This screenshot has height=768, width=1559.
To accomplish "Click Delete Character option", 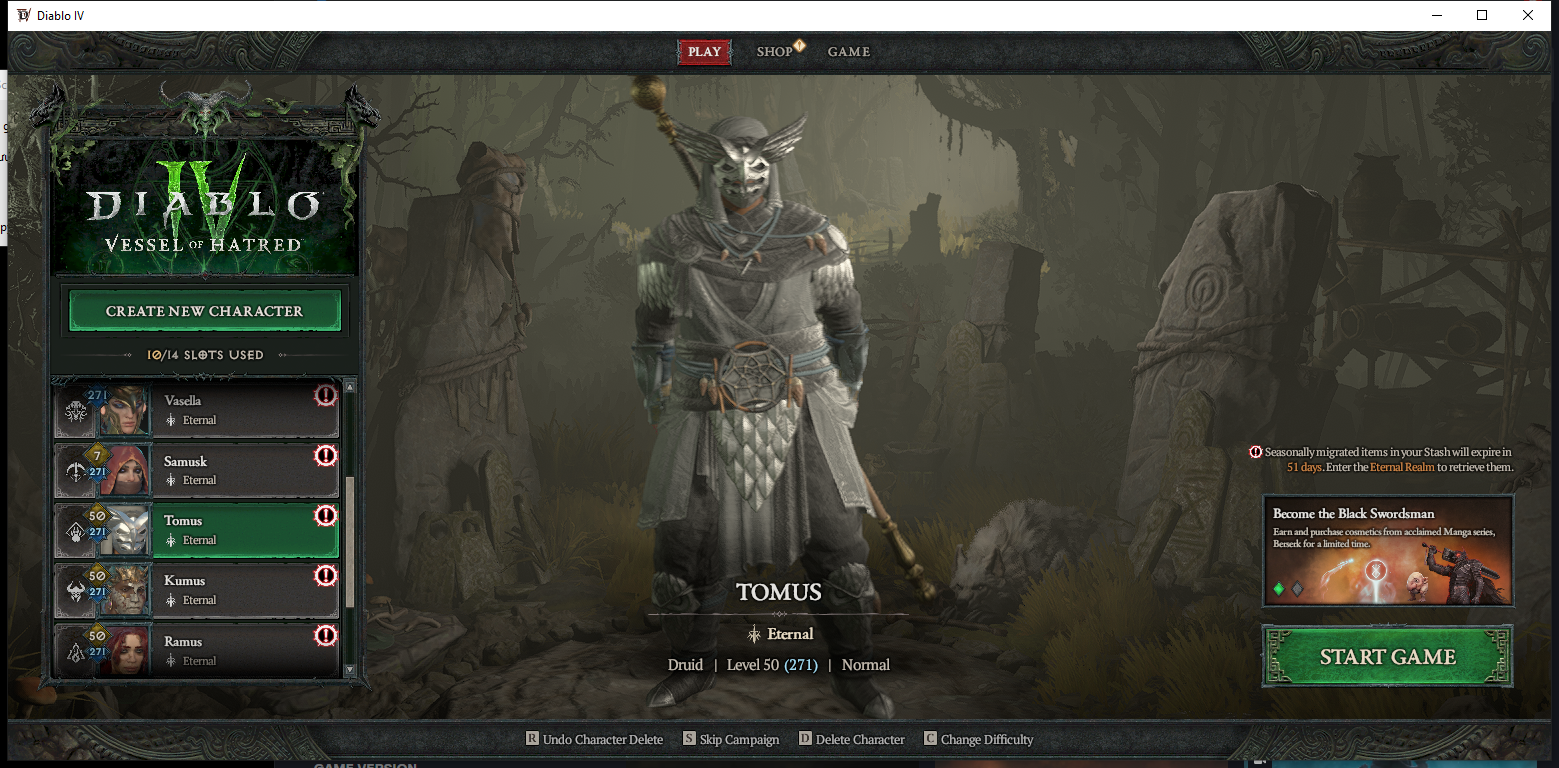I will pyautogui.click(x=852, y=740).
